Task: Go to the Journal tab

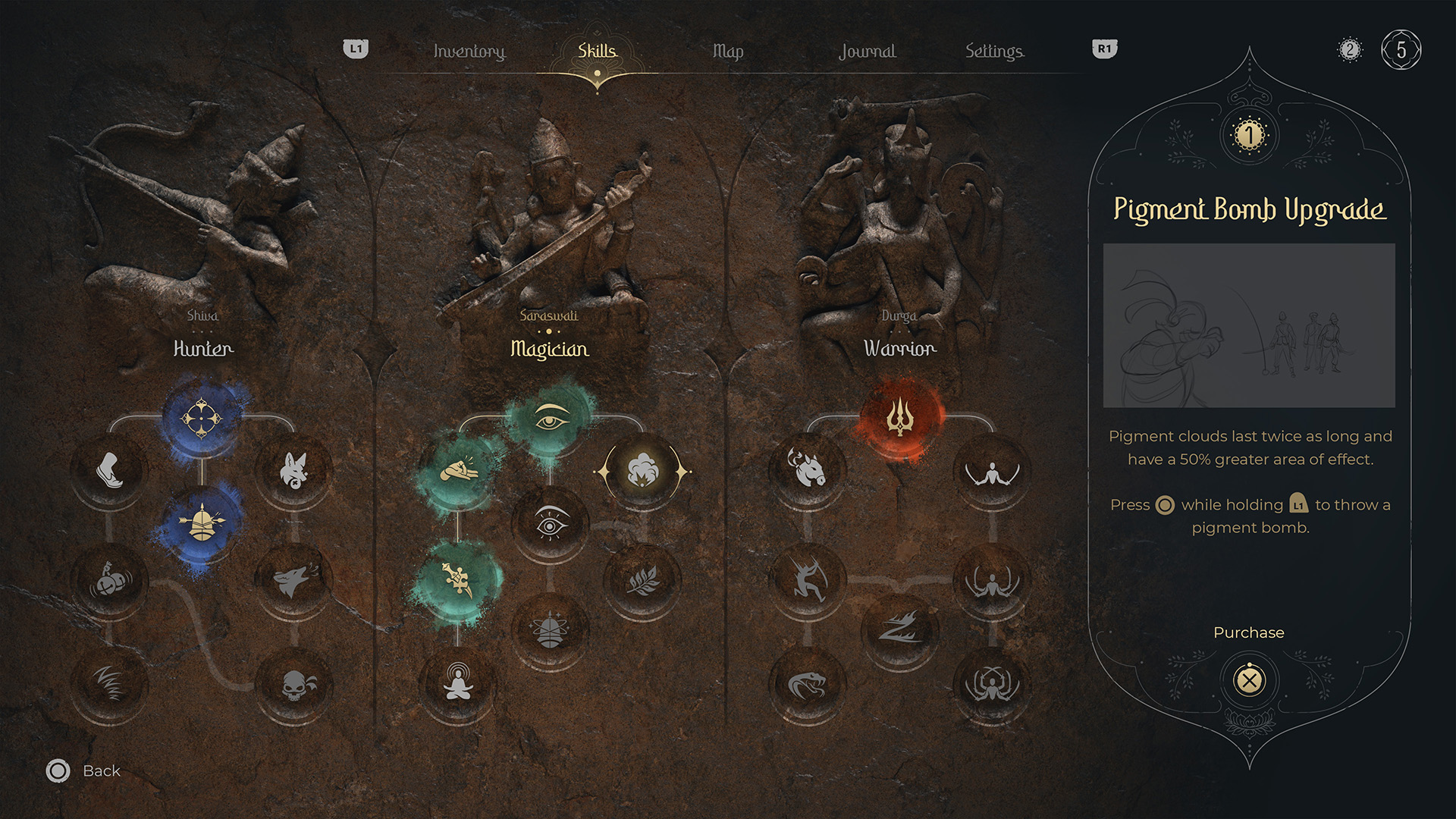Action: click(867, 51)
